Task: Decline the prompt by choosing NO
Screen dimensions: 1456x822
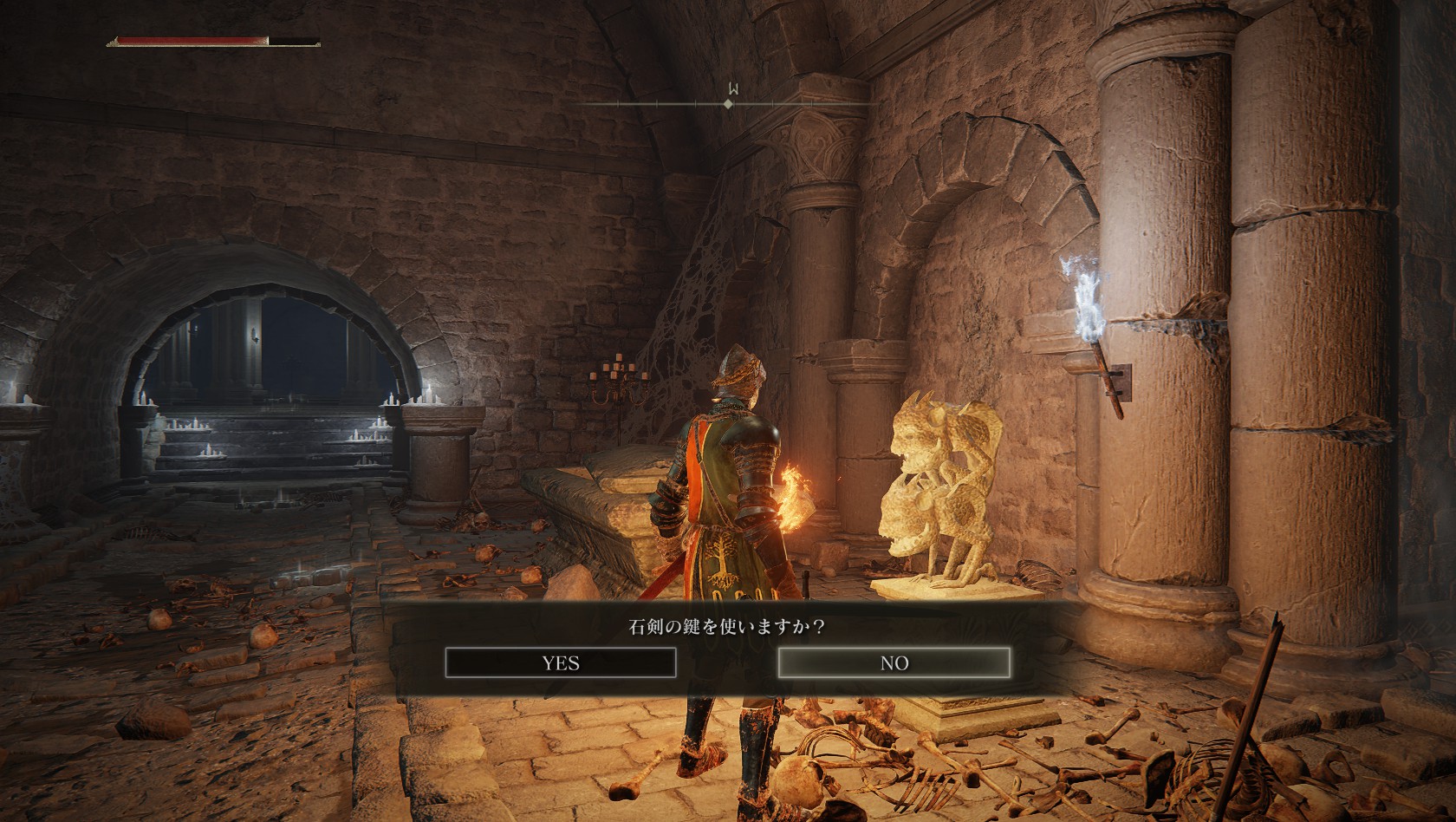Action: coord(894,663)
